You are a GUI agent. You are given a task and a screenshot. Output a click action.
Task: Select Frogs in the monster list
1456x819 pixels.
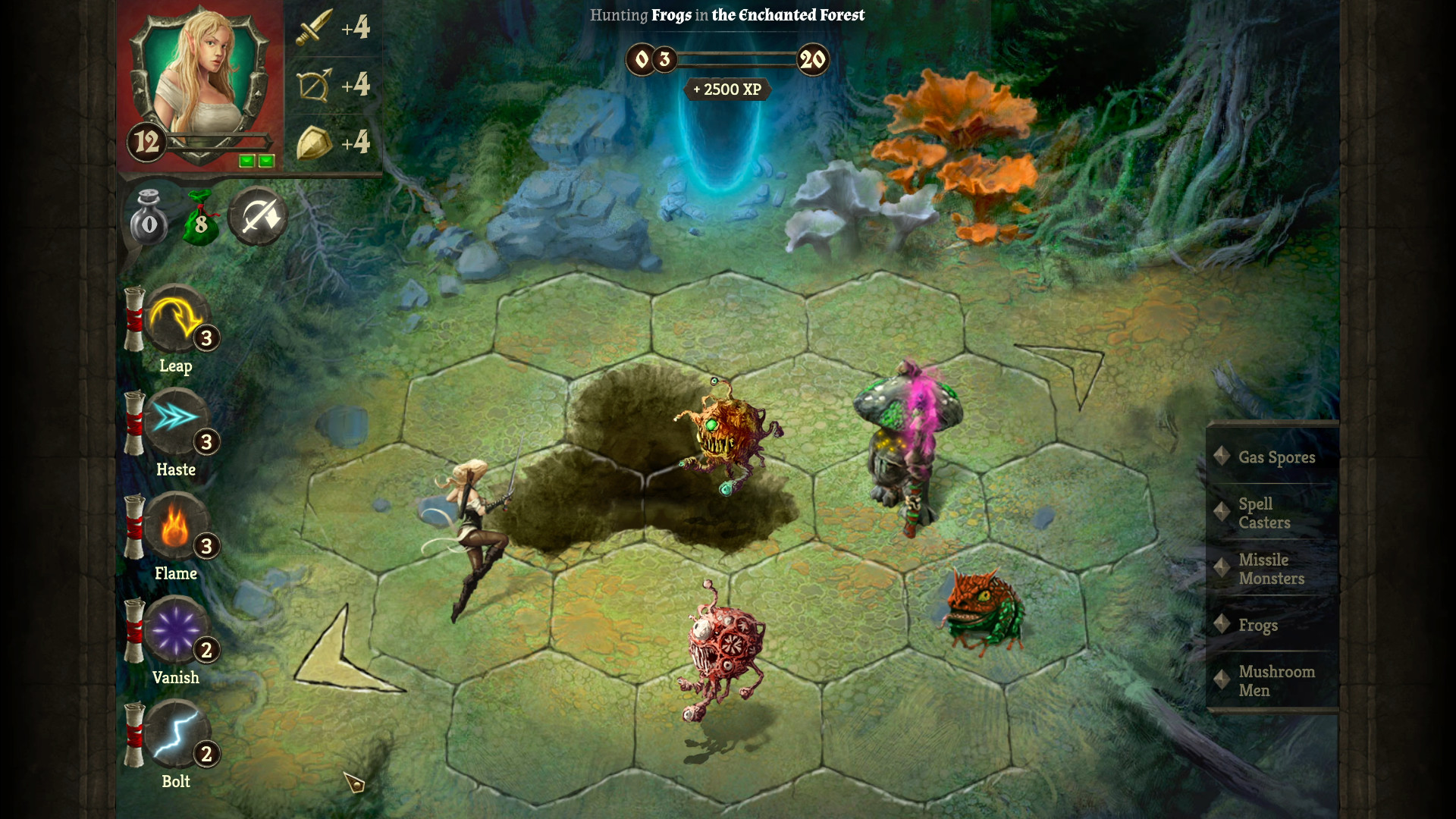coord(1259,625)
